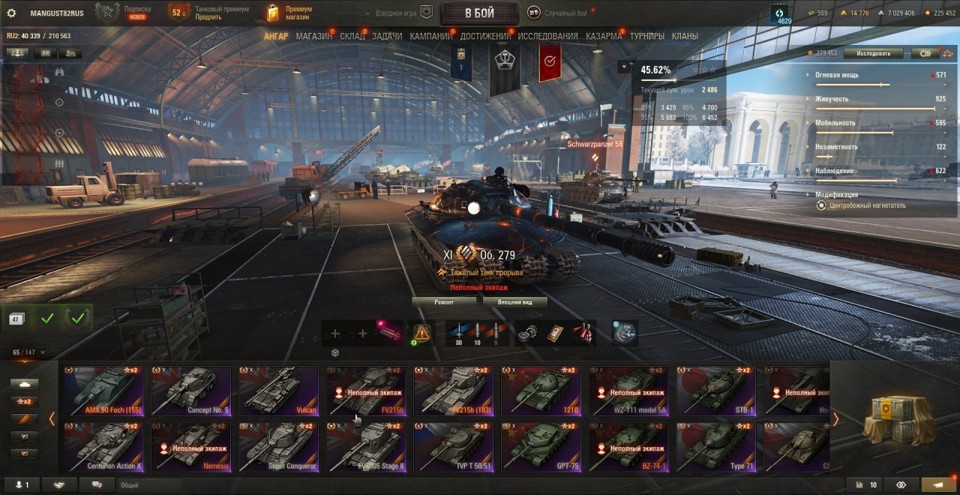The image size is (960, 495).
Task: Open the settings gear menu
Action: click(11, 13)
